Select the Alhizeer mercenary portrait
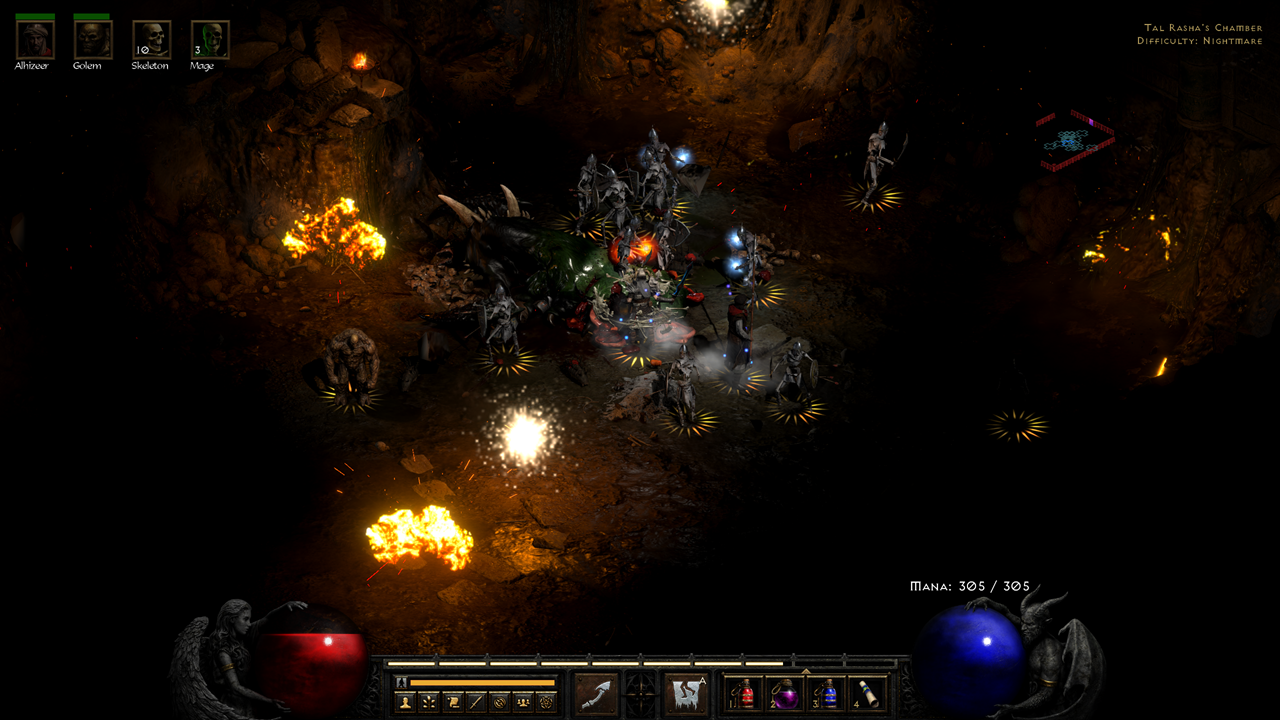The width and height of the screenshot is (1280, 720). tap(34, 40)
